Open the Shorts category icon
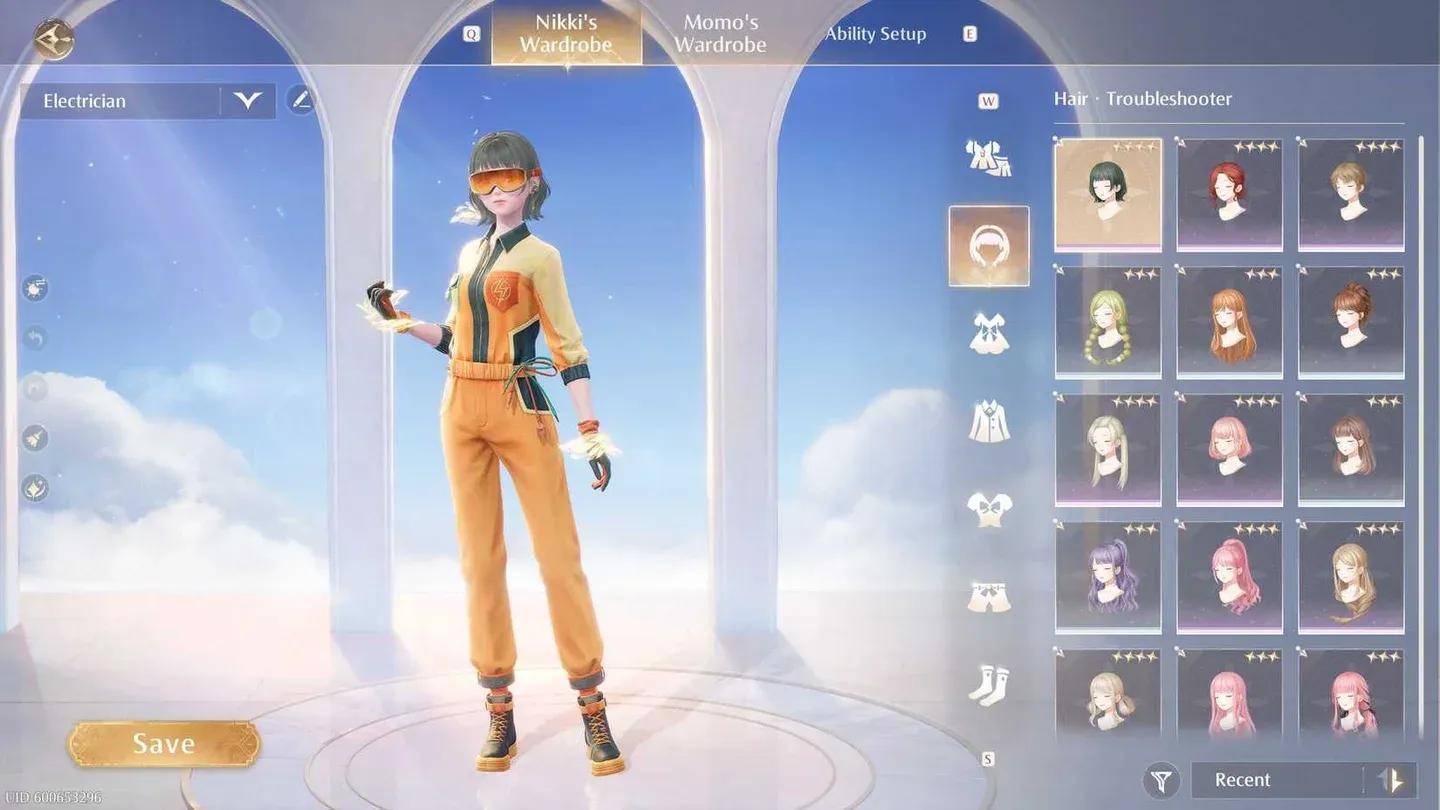Viewport: 1440px width, 810px height. click(988, 594)
